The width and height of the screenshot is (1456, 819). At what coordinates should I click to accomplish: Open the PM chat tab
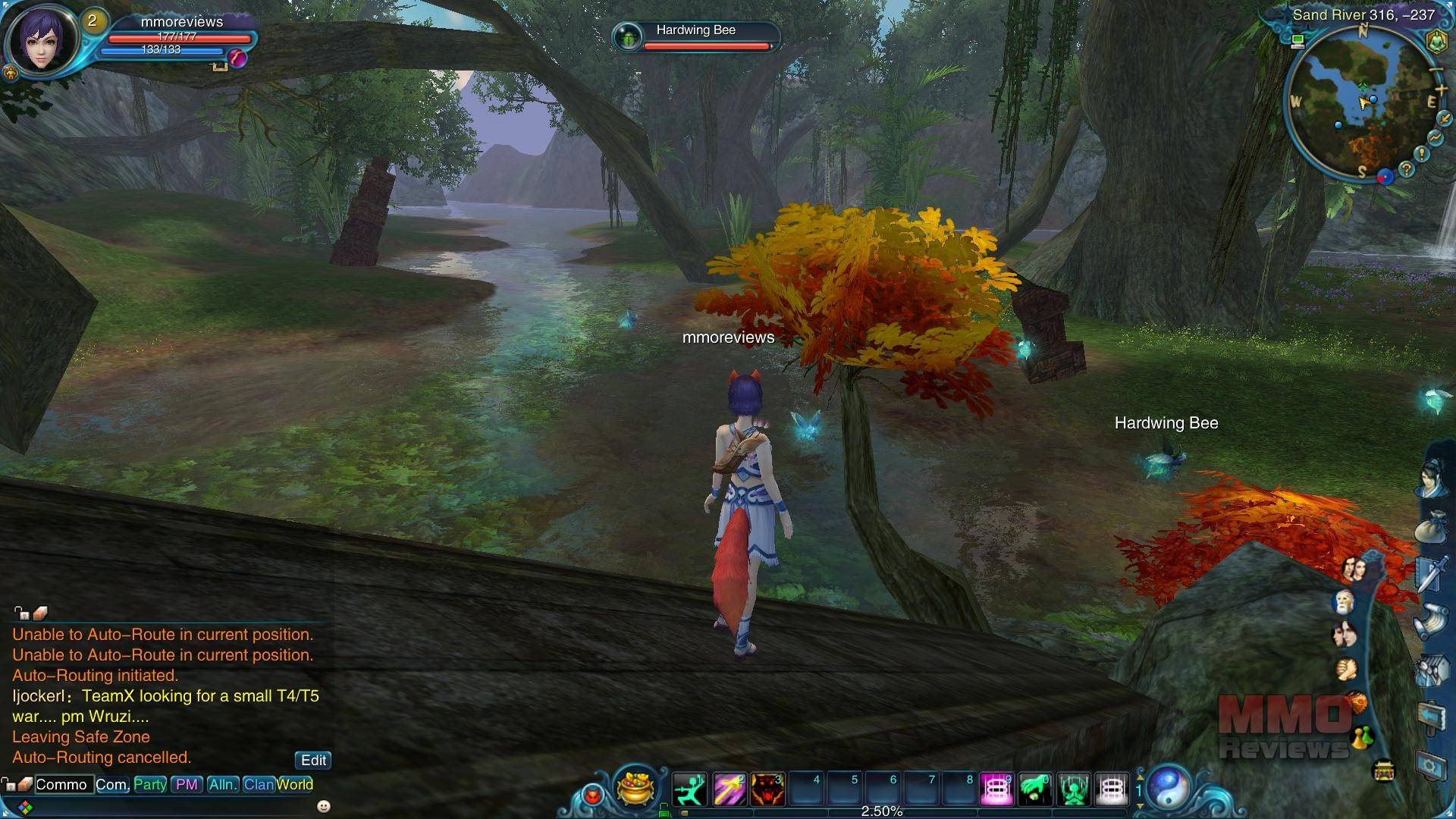tap(187, 784)
